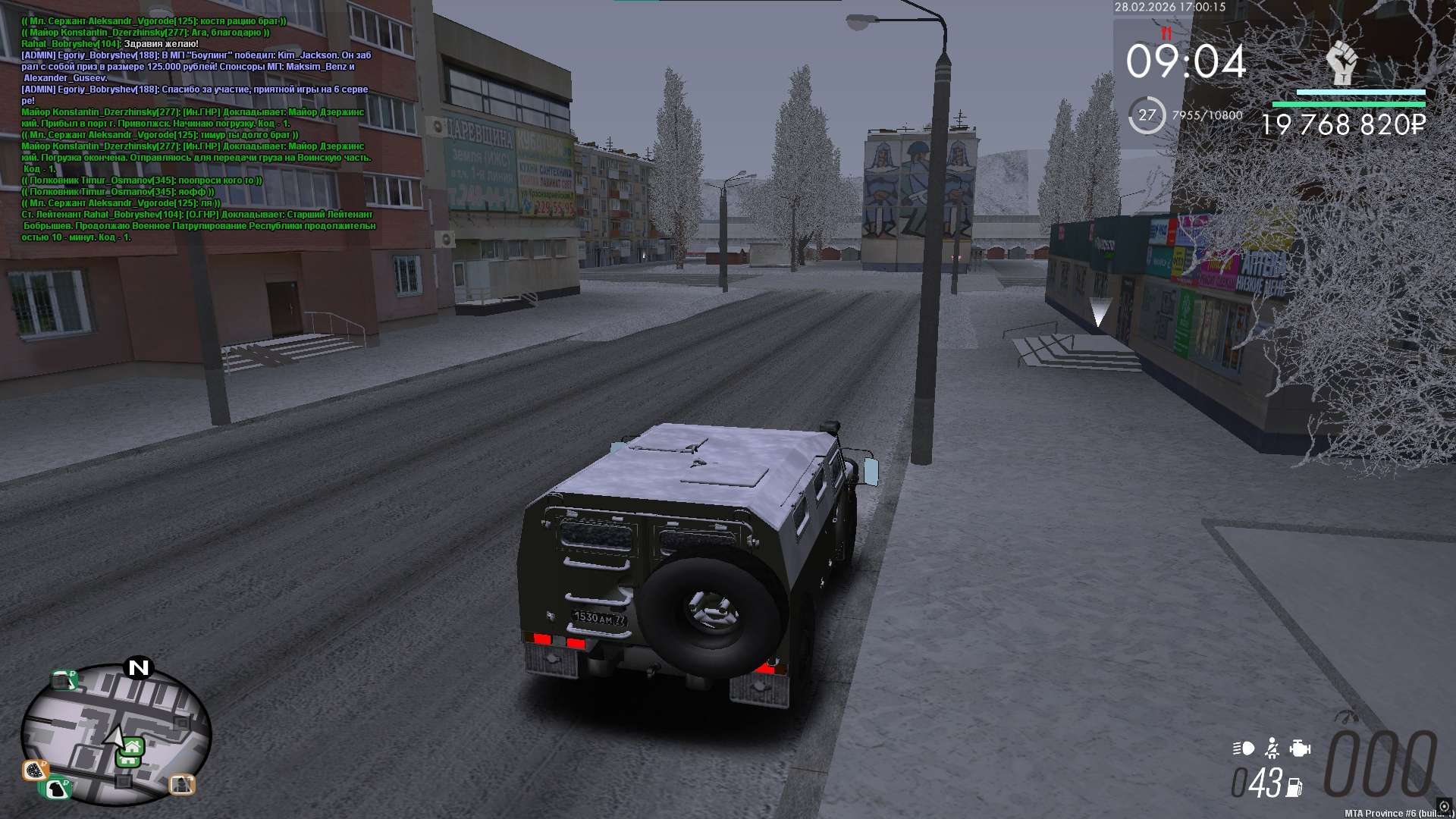
Task: Click the seatbelt indicator icon
Action: [1272, 748]
